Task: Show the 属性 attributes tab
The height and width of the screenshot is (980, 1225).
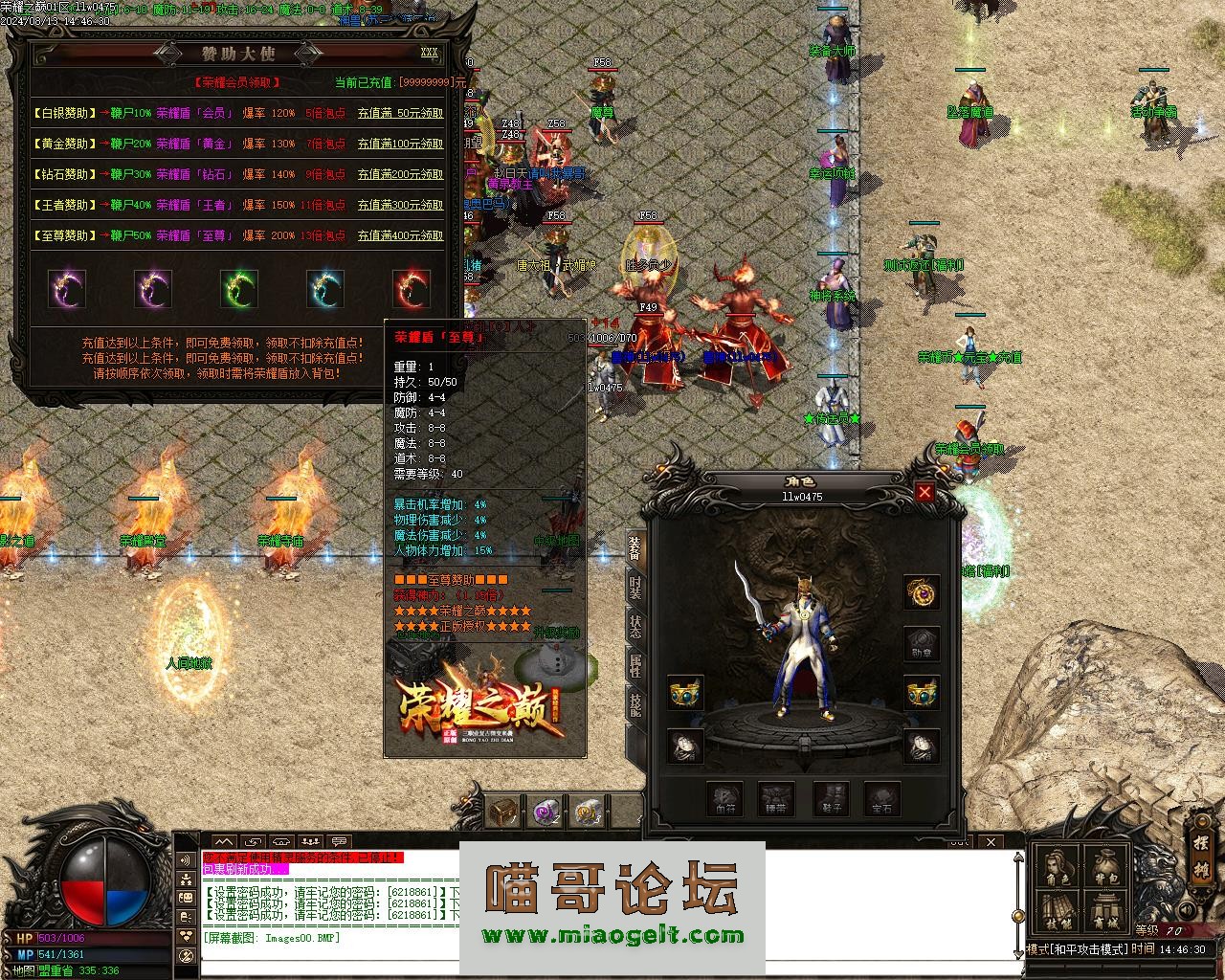Action: click(635, 667)
